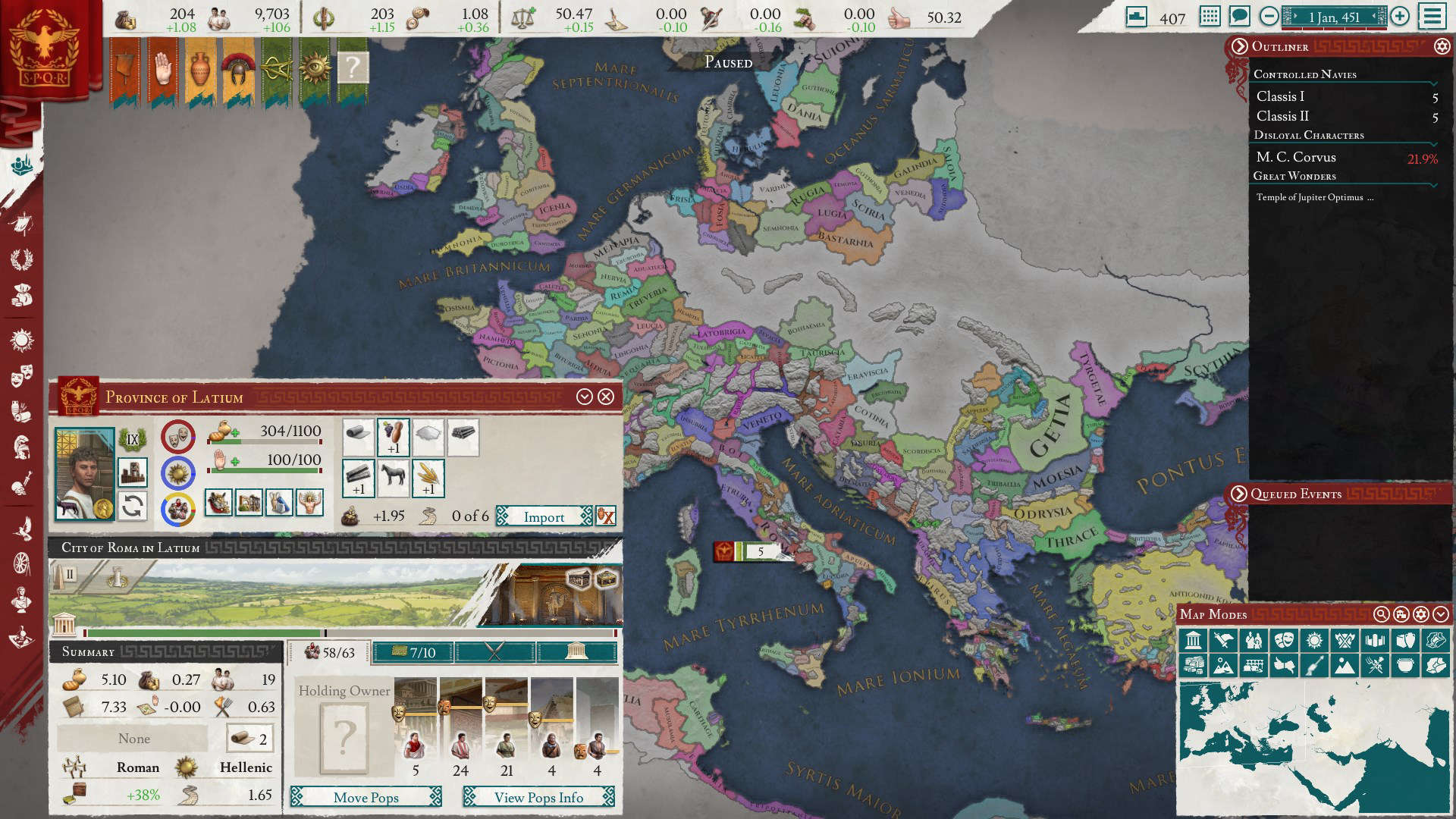The image size is (1456, 819).
Task: Click Move Pops in the city panel
Action: [x=366, y=798]
